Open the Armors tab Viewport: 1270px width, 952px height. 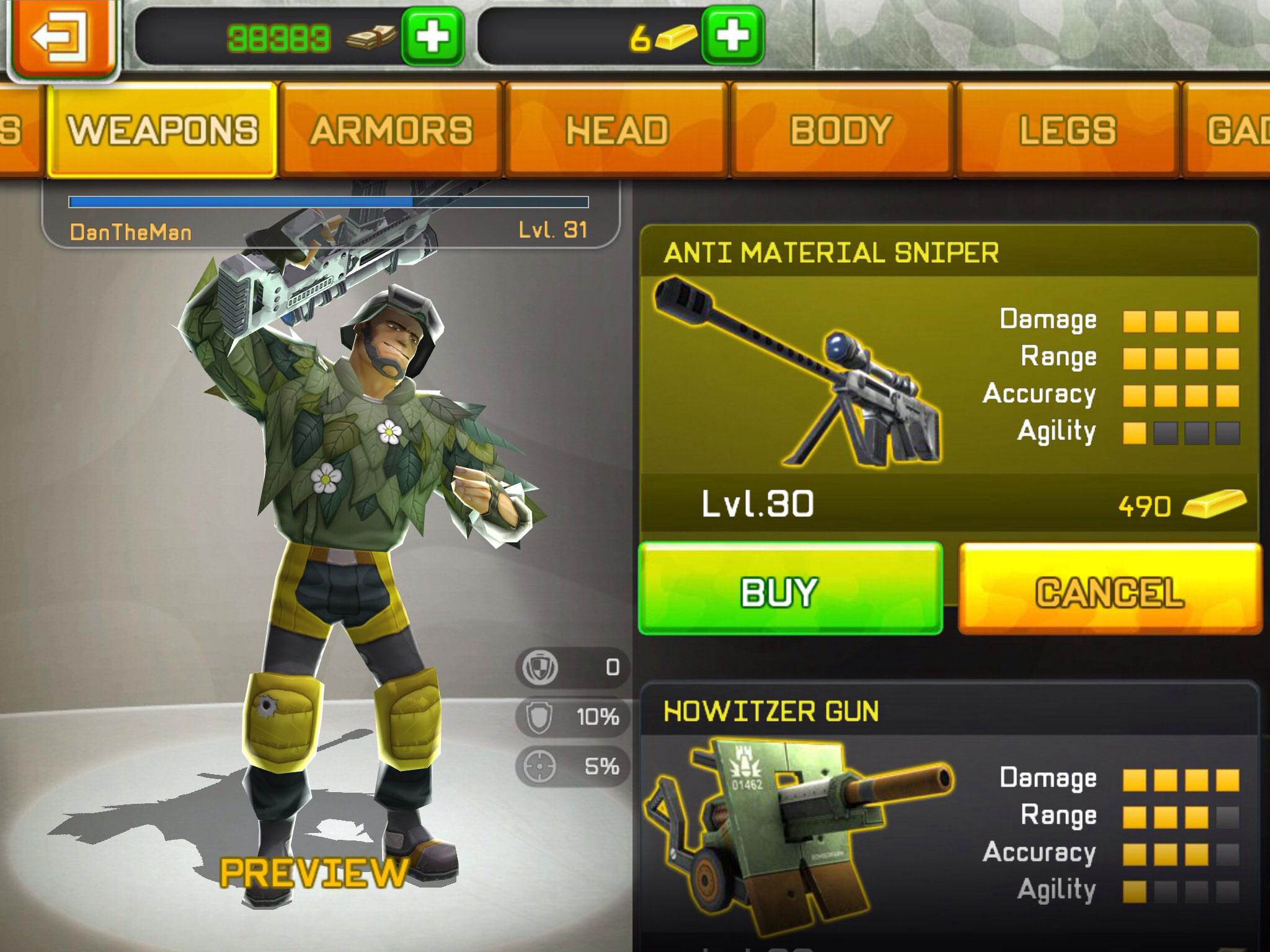[x=391, y=130]
